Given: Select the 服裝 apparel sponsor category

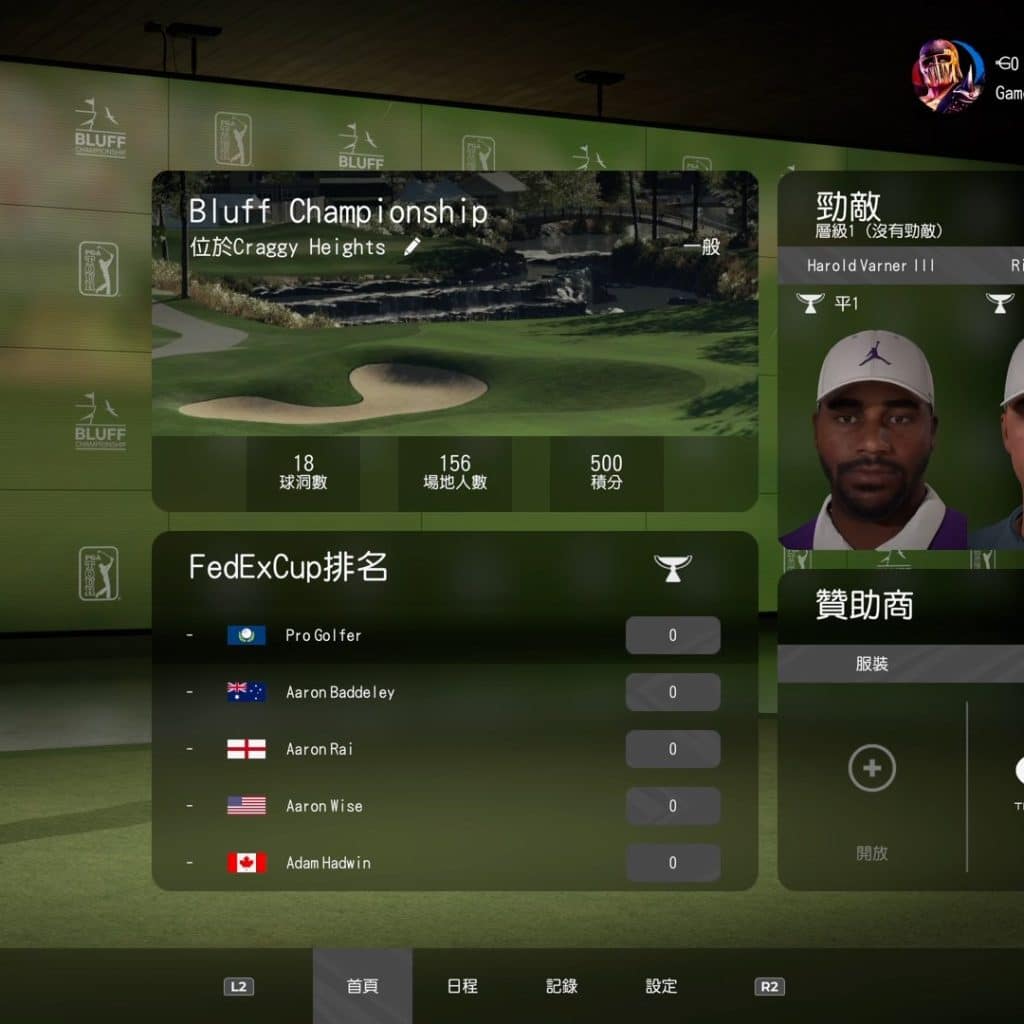Looking at the screenshot, I should (x=872, y=664).
